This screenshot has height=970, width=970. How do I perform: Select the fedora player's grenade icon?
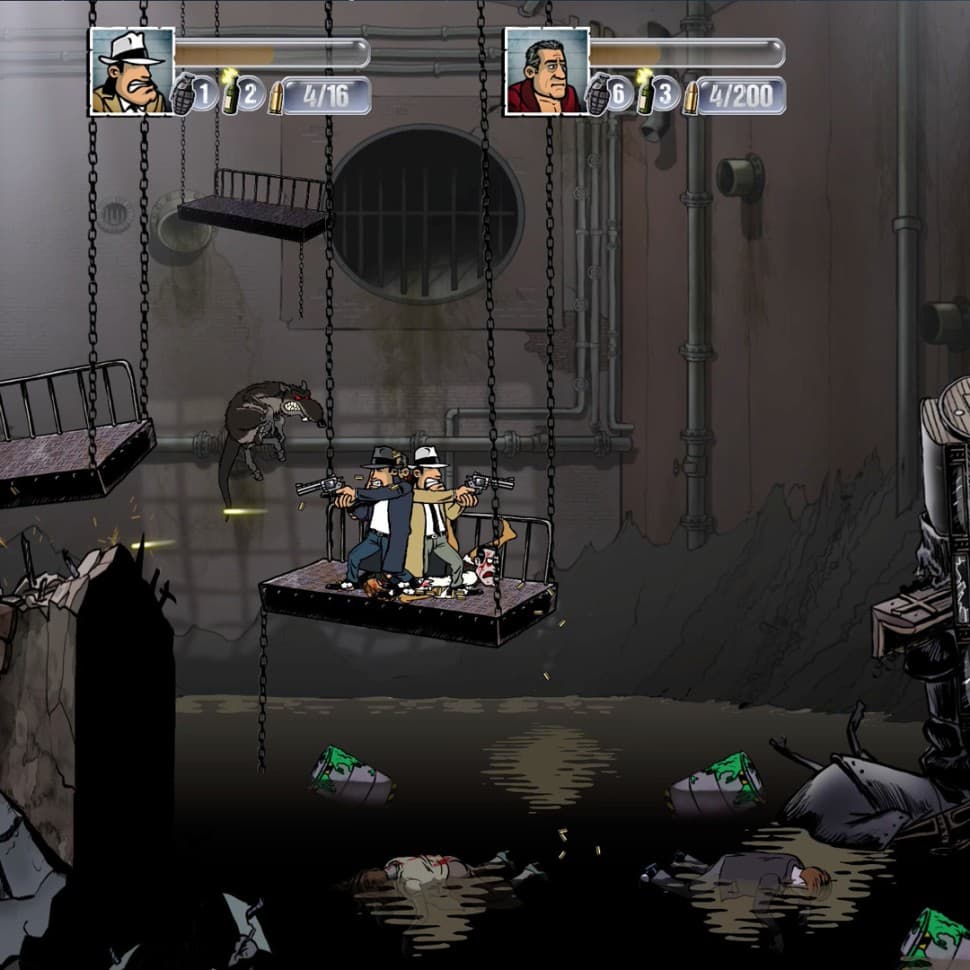184,95
